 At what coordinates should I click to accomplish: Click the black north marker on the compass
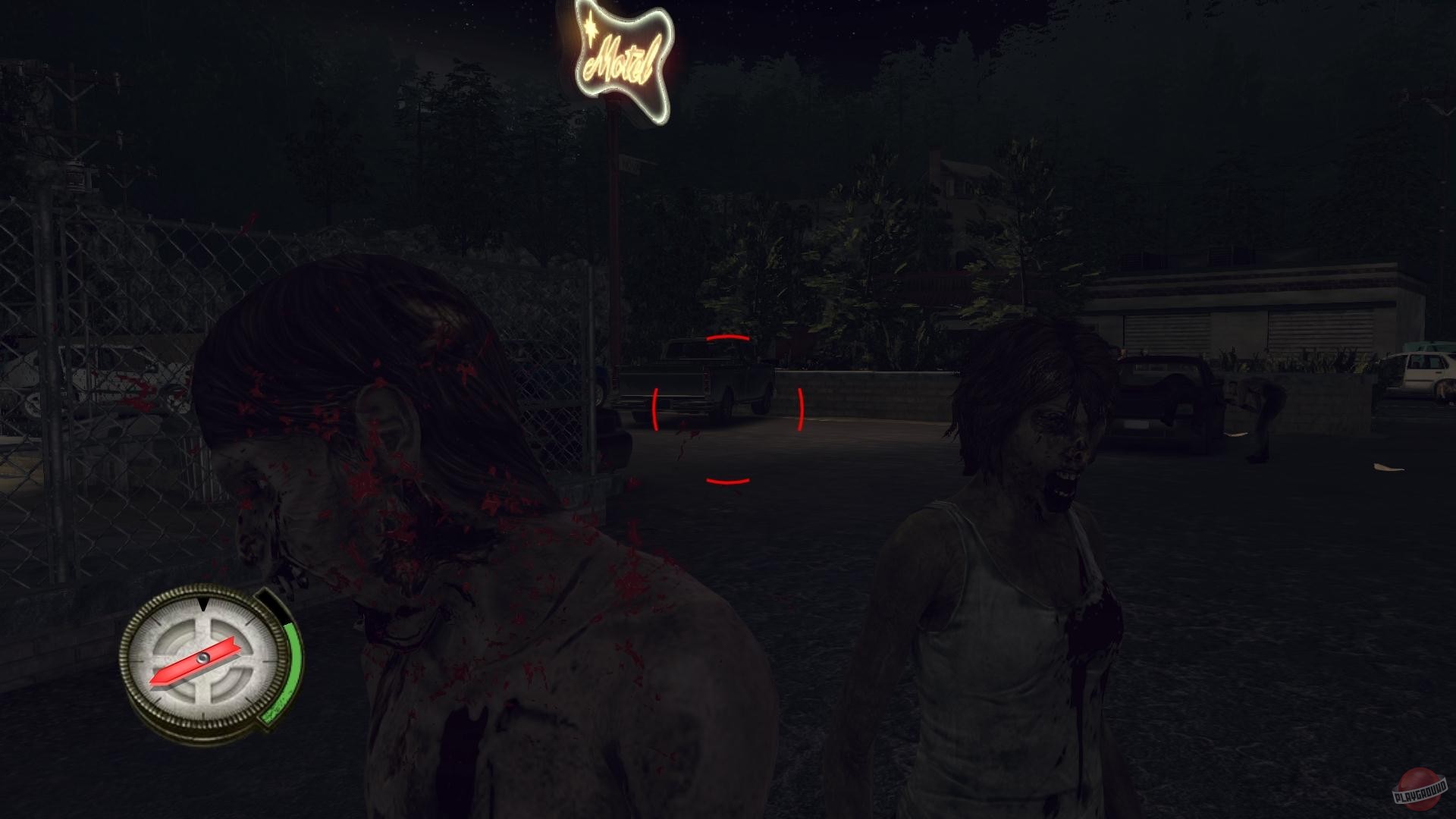[x=203, y=605]
